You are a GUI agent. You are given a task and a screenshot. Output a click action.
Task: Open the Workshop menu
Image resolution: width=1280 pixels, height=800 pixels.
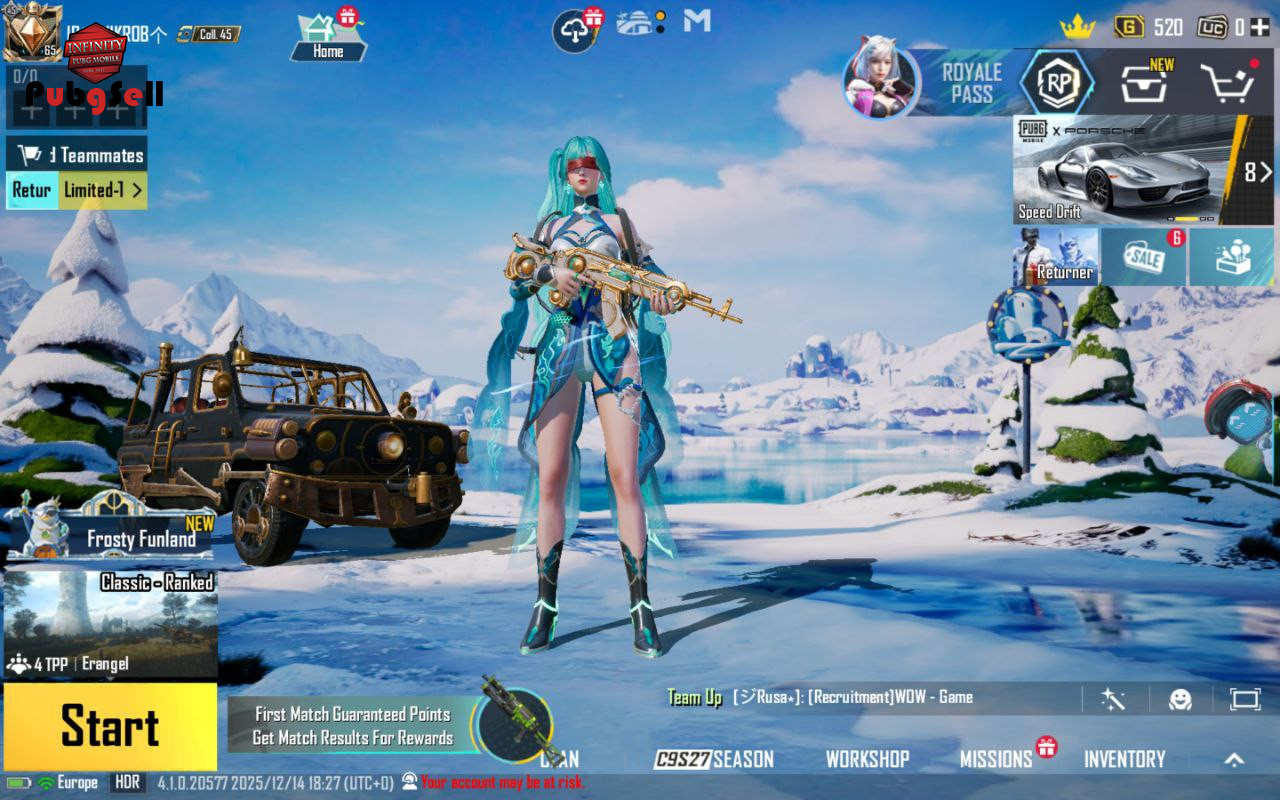pos(867,759)
